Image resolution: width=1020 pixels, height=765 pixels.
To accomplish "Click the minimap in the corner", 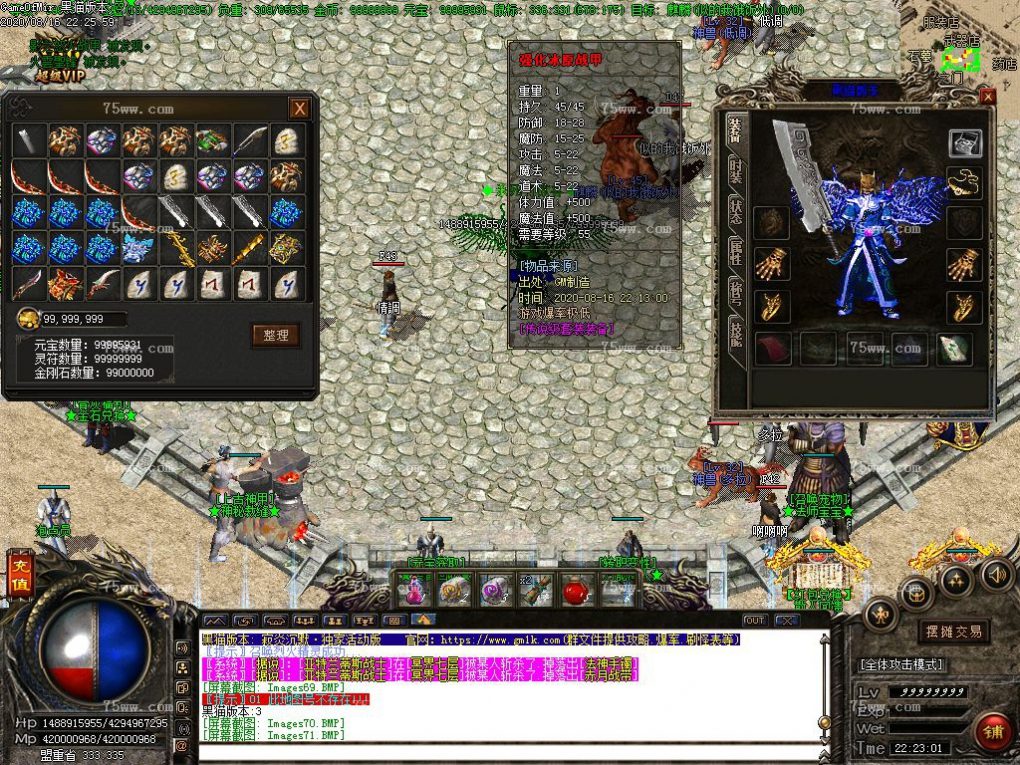I will 951,60.
